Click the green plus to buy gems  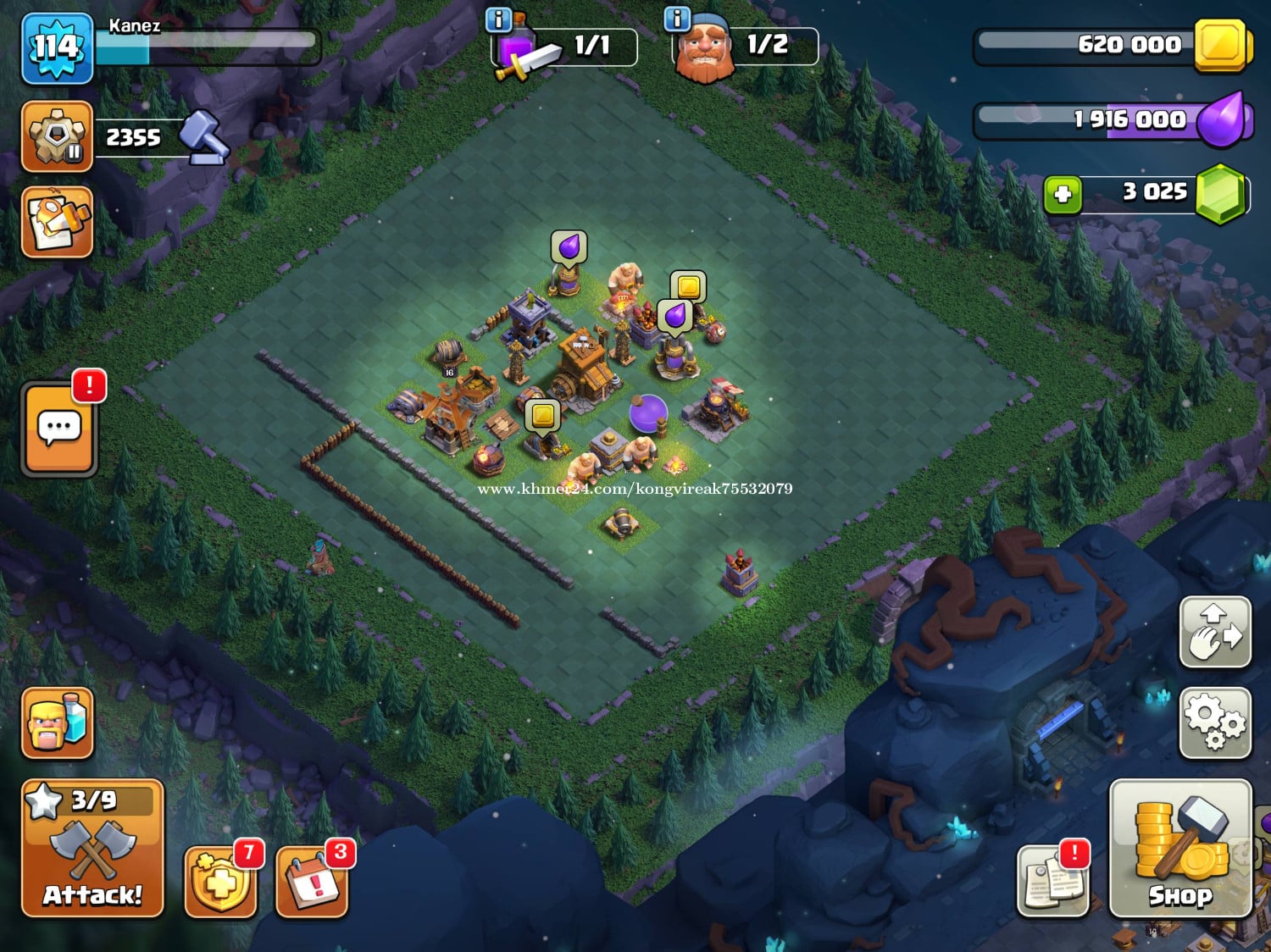[x=1063, y=195]
